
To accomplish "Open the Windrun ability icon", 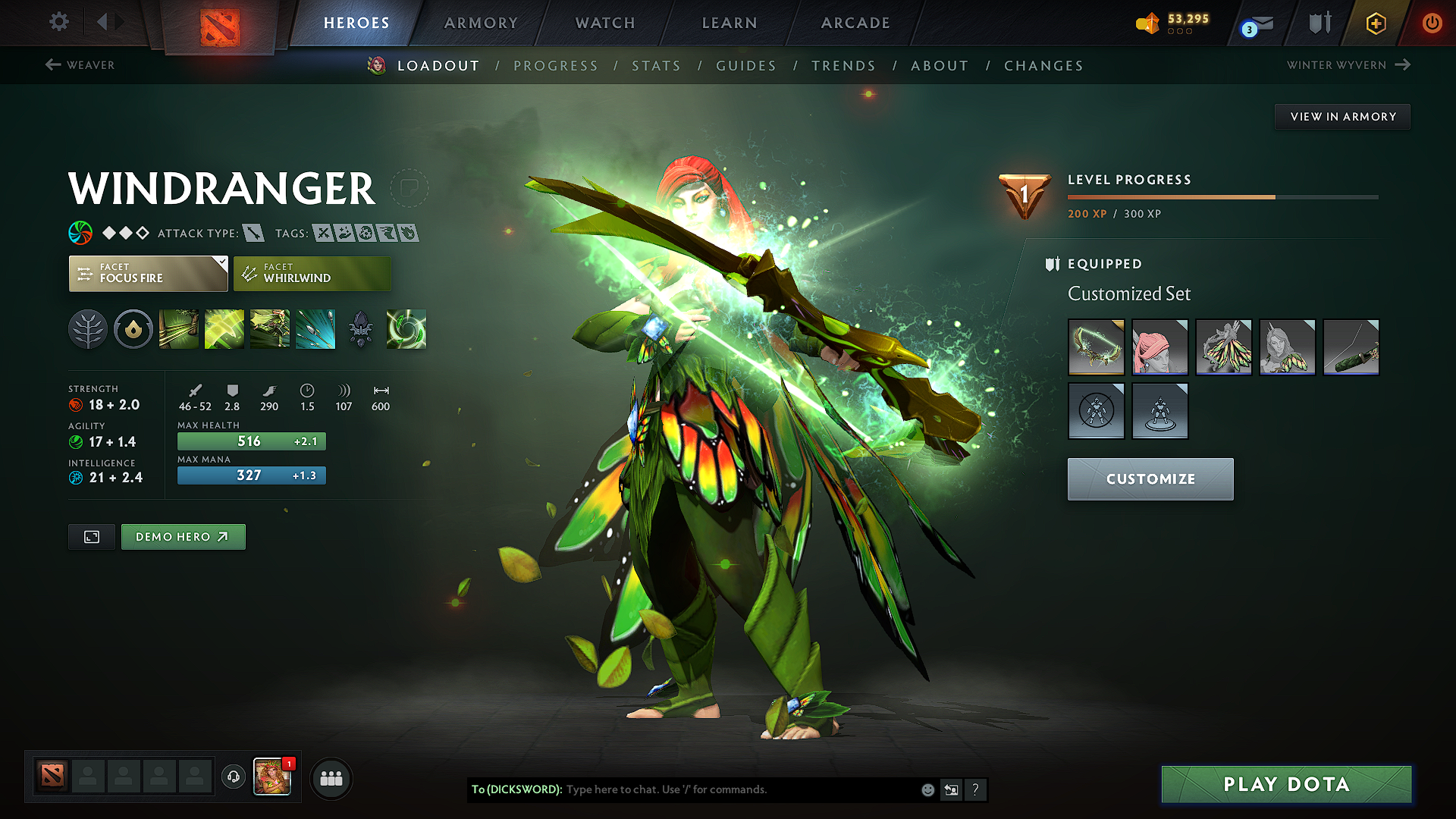I will click(x=270, y=329).
